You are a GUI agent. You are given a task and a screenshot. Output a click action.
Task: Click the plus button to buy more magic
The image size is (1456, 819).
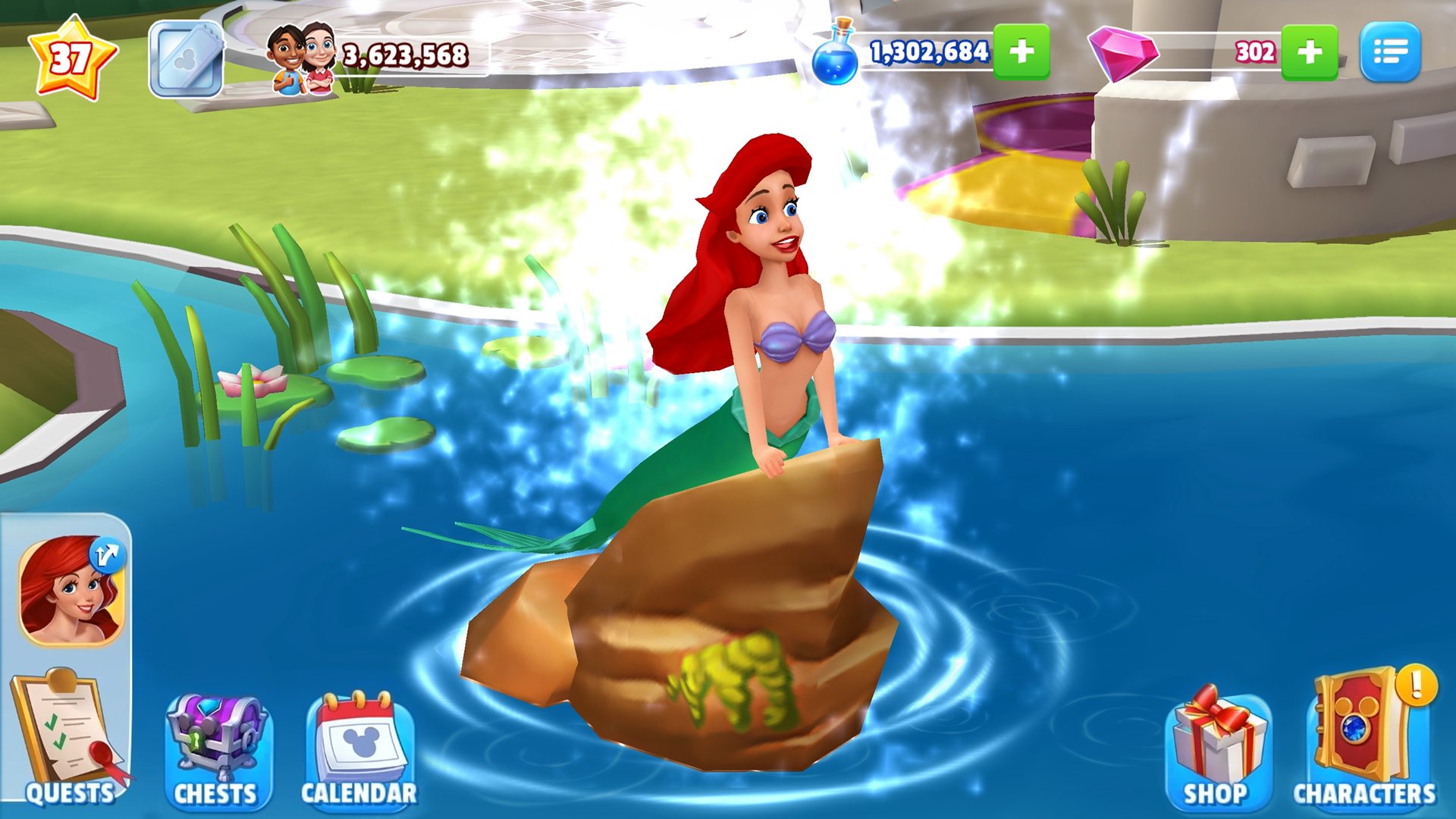[x=1023, y=53]
